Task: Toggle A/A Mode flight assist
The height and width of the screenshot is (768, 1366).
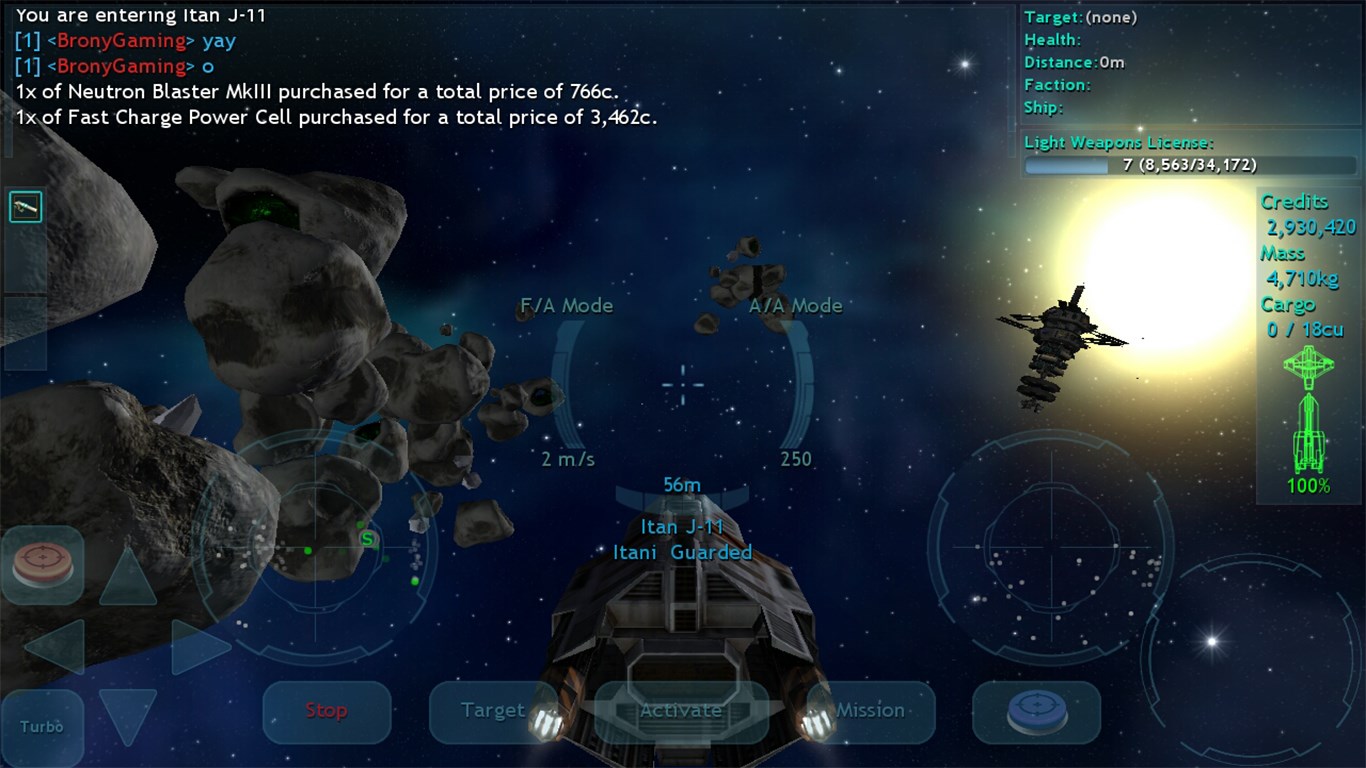Action: tap(797, 306)
